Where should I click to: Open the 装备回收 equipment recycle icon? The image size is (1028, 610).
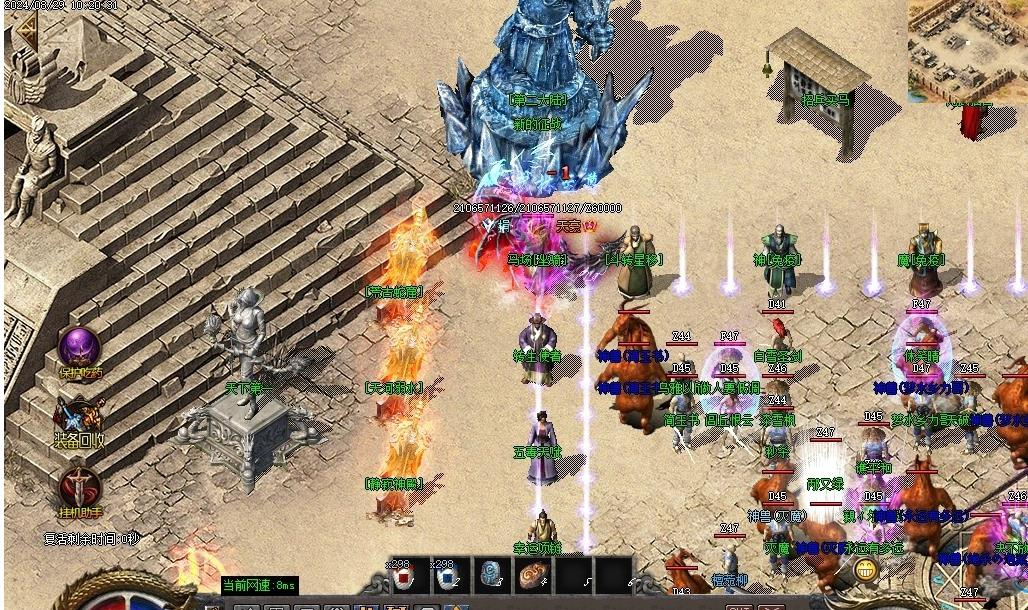tap(79, 417)
